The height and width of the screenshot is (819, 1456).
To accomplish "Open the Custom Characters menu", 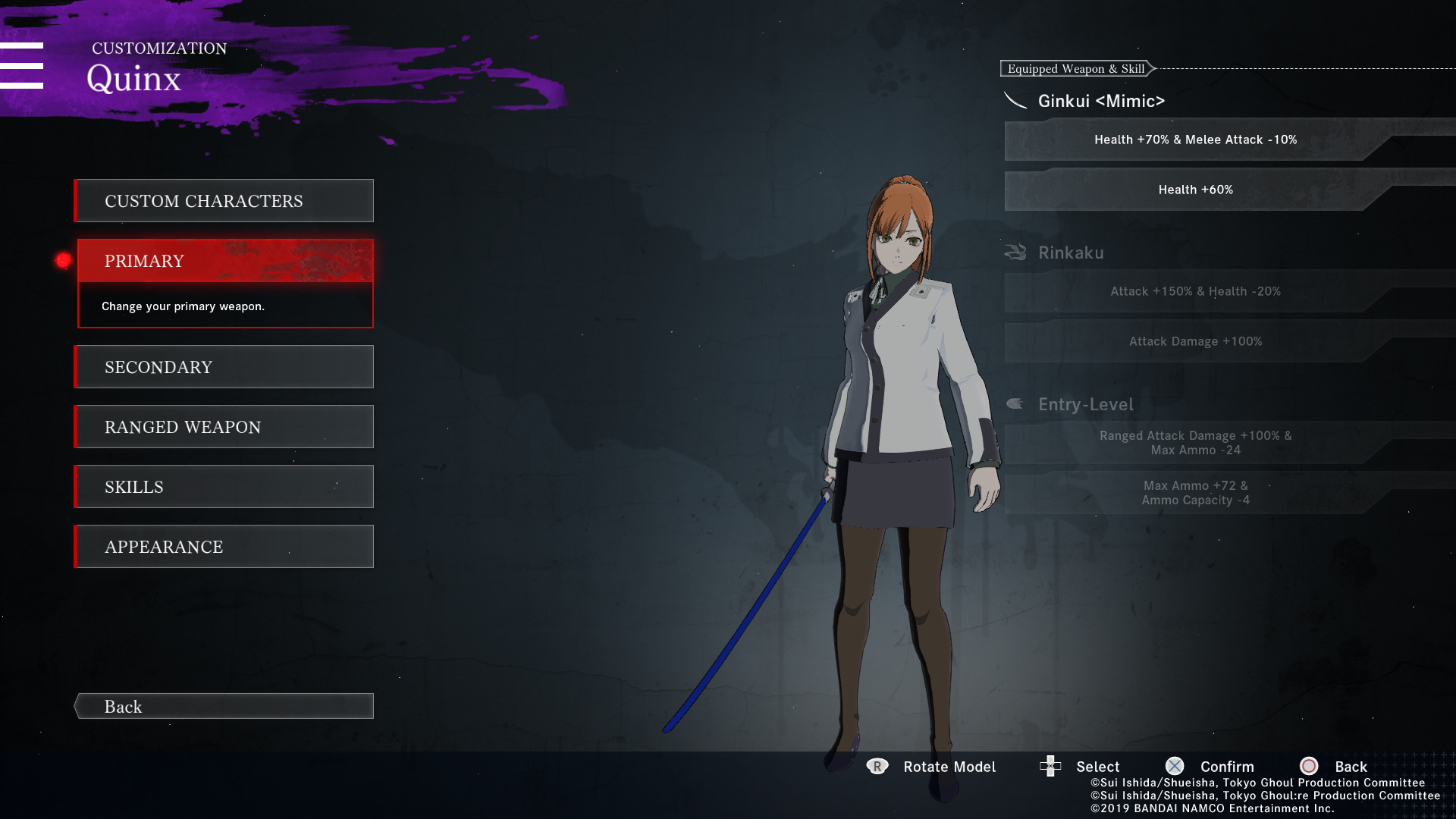I will pyautogui.click(x=224, y=201).
